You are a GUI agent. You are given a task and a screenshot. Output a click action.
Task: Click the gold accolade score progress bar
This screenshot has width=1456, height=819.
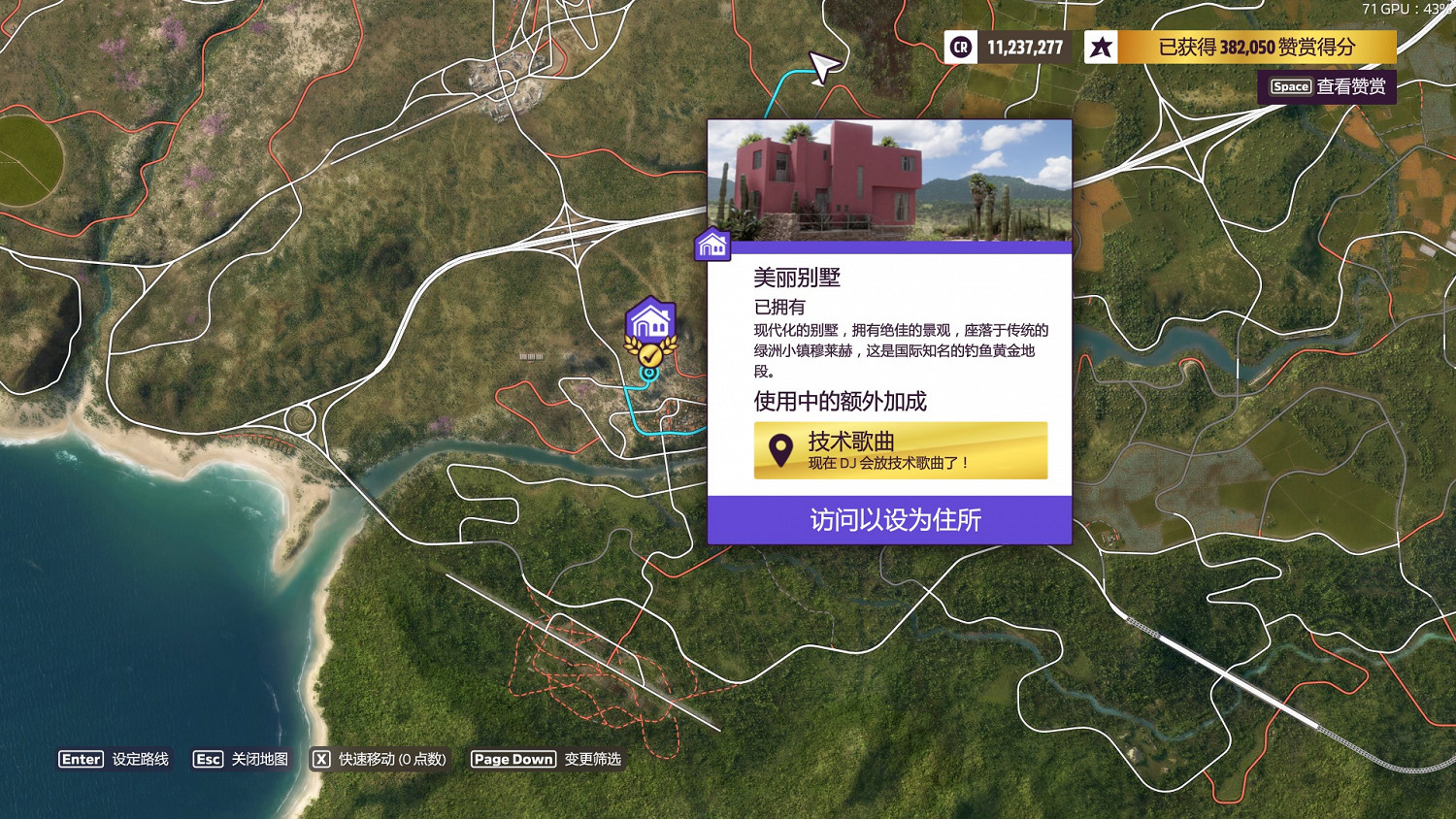click(1255, 47)
